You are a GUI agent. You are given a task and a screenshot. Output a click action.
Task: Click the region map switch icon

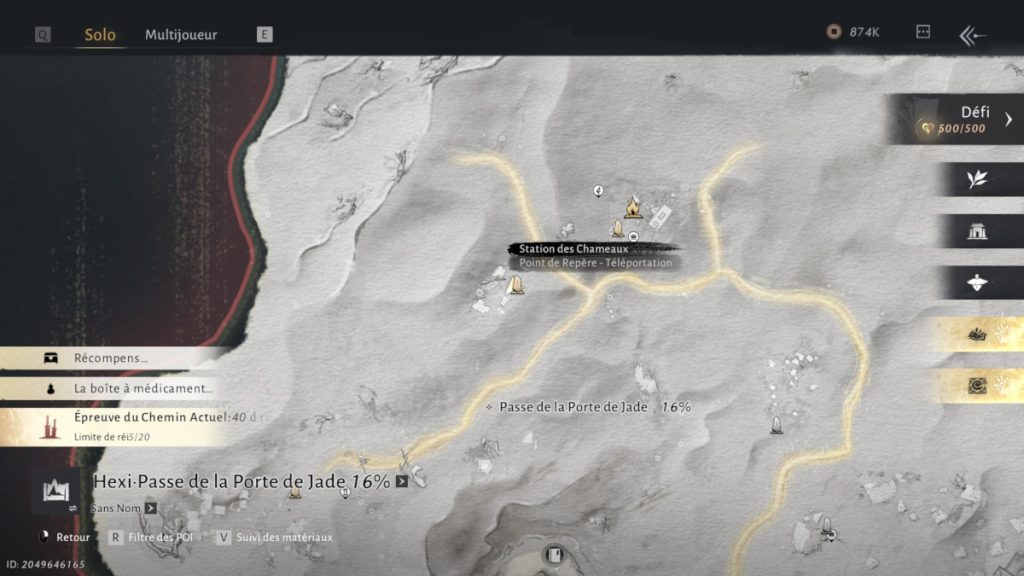54,491
